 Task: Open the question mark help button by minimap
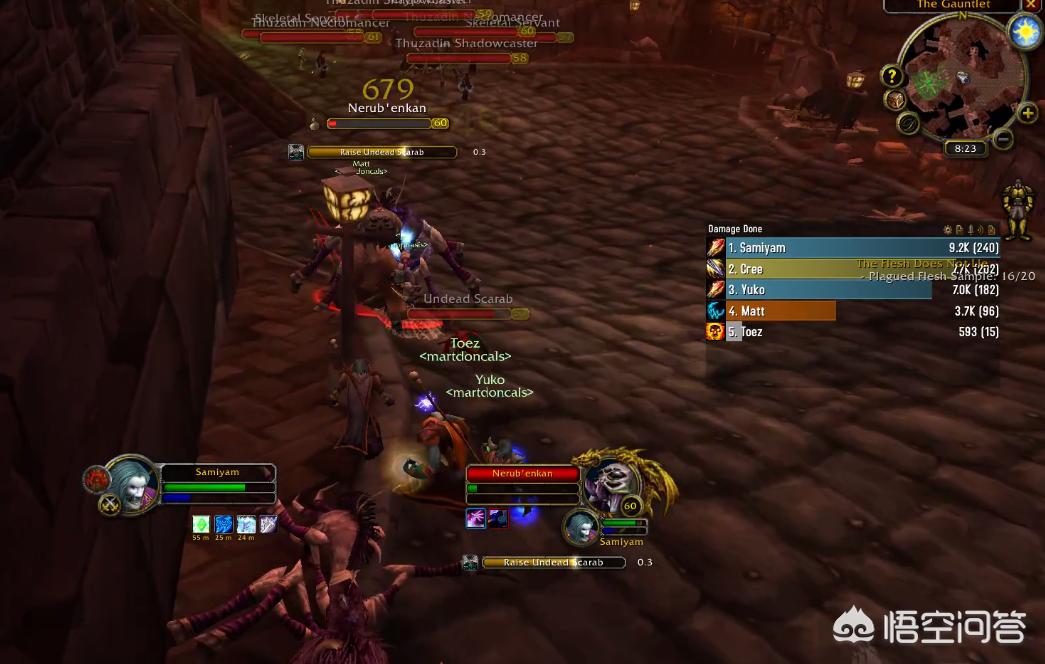click(x=891, y=76)
